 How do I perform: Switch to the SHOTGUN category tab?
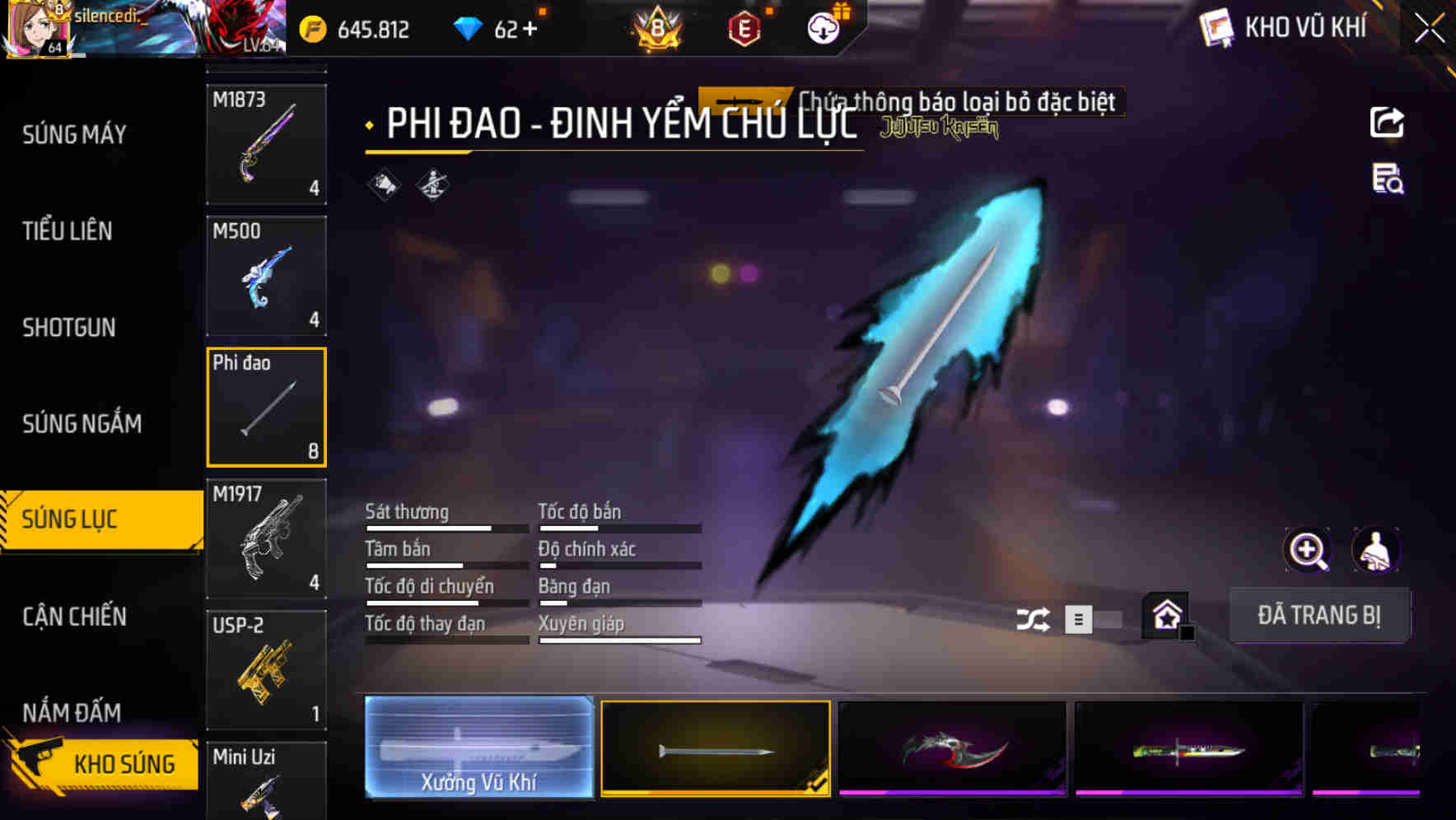pos(70,327)
